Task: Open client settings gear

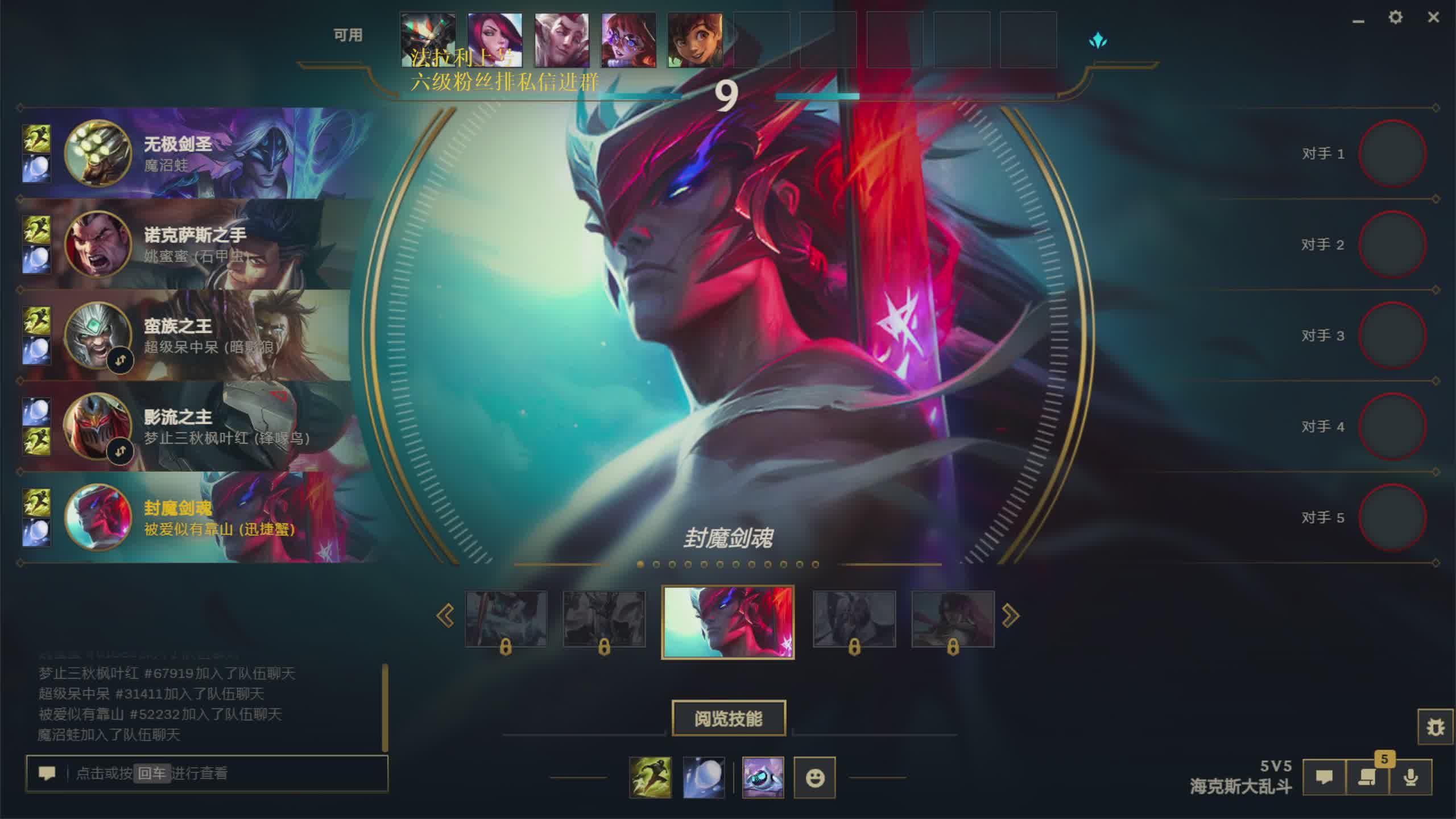Action: point(1395,18)
